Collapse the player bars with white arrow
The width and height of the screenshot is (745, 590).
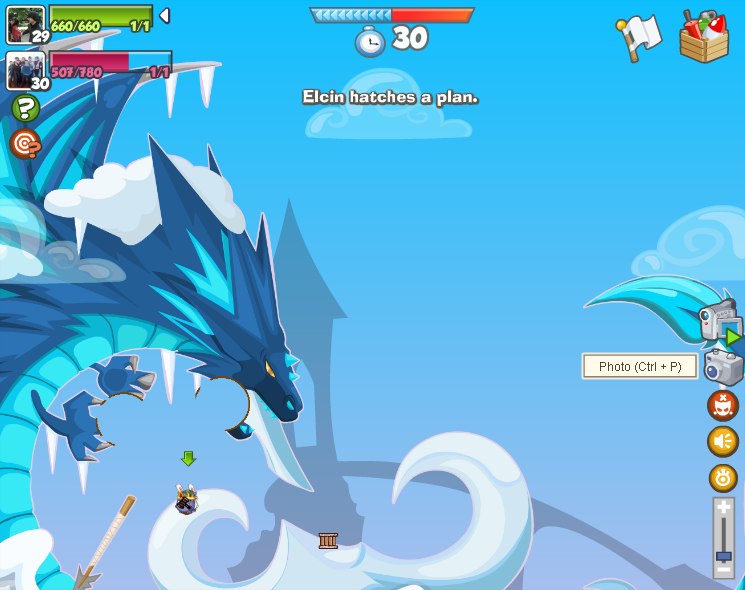click(164, 15)
